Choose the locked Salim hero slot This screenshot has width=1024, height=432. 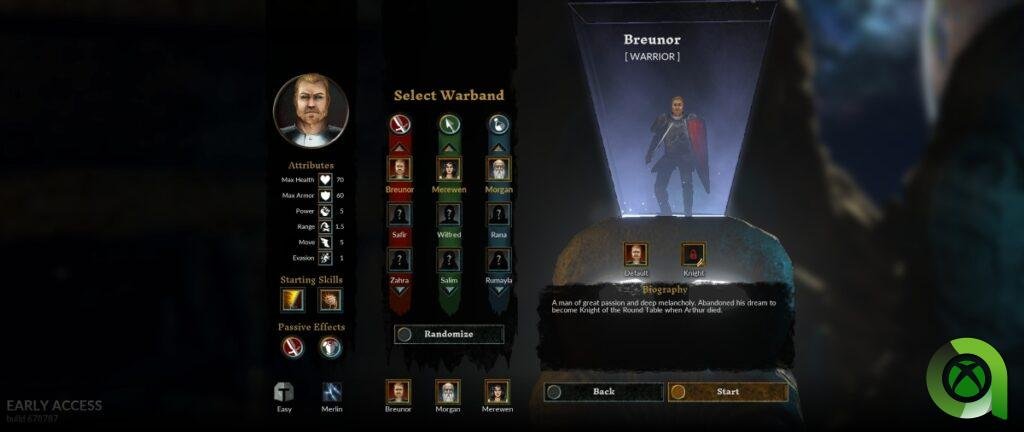tap(448, 261)
